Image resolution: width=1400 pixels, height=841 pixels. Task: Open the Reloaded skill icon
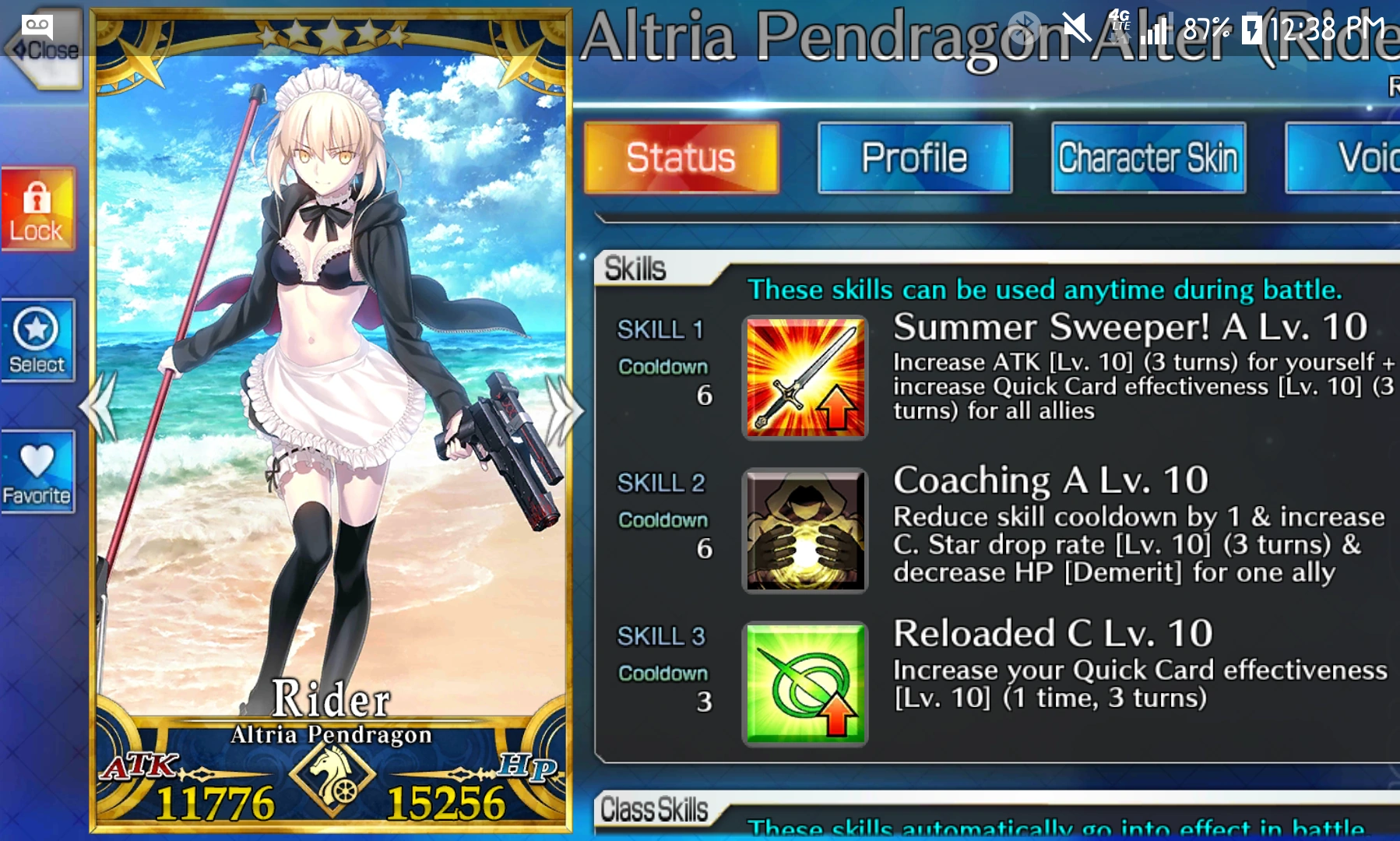pos(804,684)
